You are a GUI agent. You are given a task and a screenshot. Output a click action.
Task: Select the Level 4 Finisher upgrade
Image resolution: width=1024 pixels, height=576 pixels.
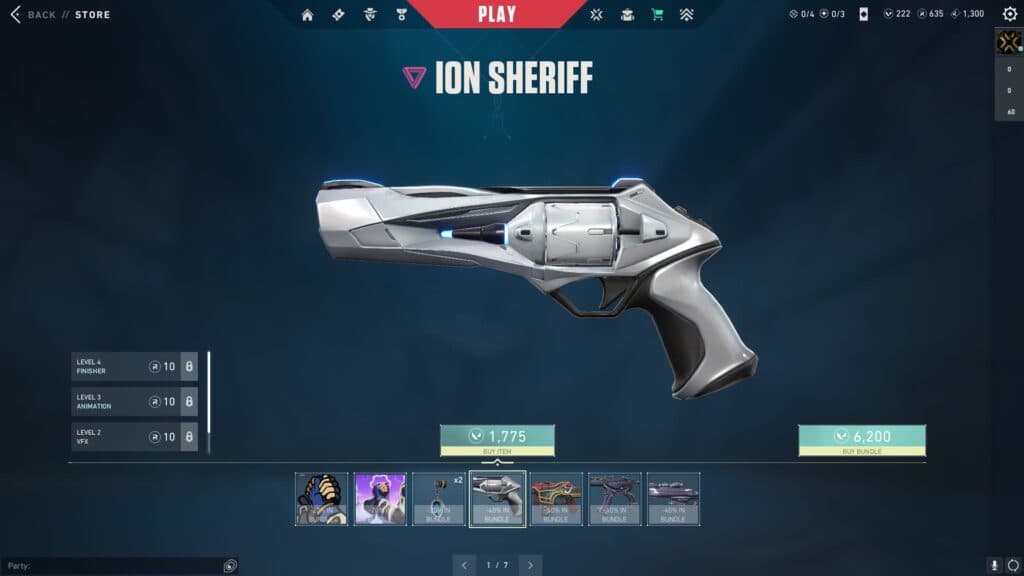[134, 367]
